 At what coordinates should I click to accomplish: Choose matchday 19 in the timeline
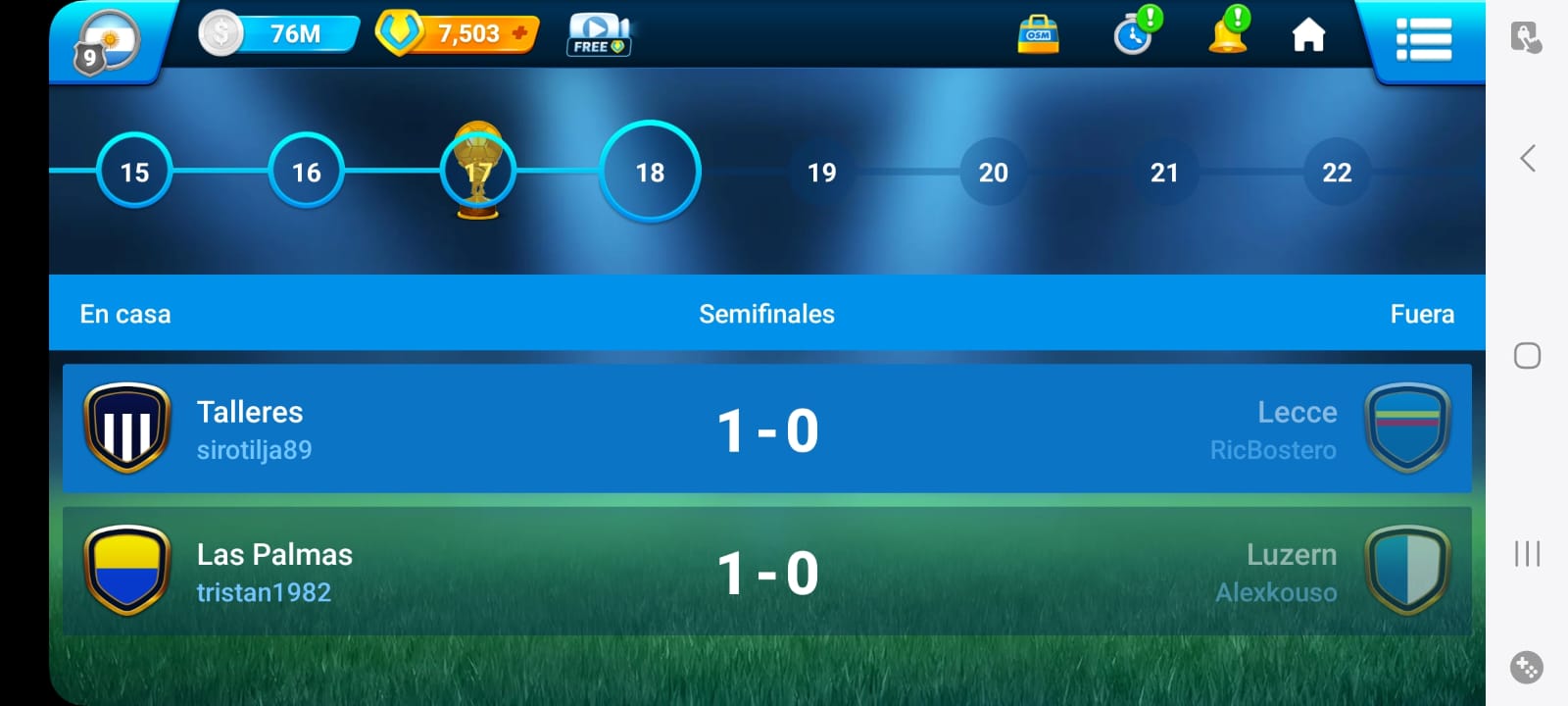click(x=821, y=172)
